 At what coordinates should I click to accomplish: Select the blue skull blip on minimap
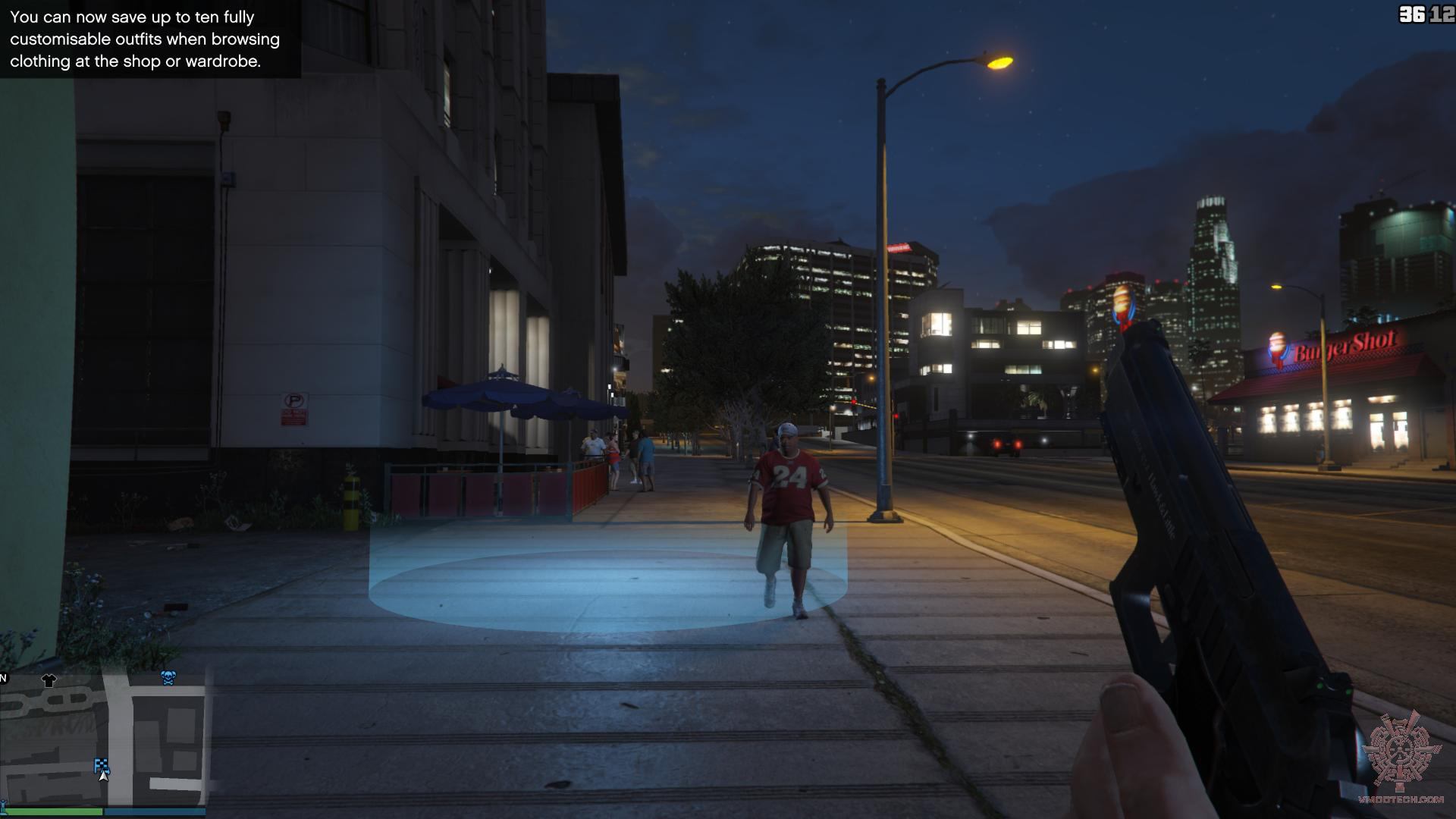(168, 677)
